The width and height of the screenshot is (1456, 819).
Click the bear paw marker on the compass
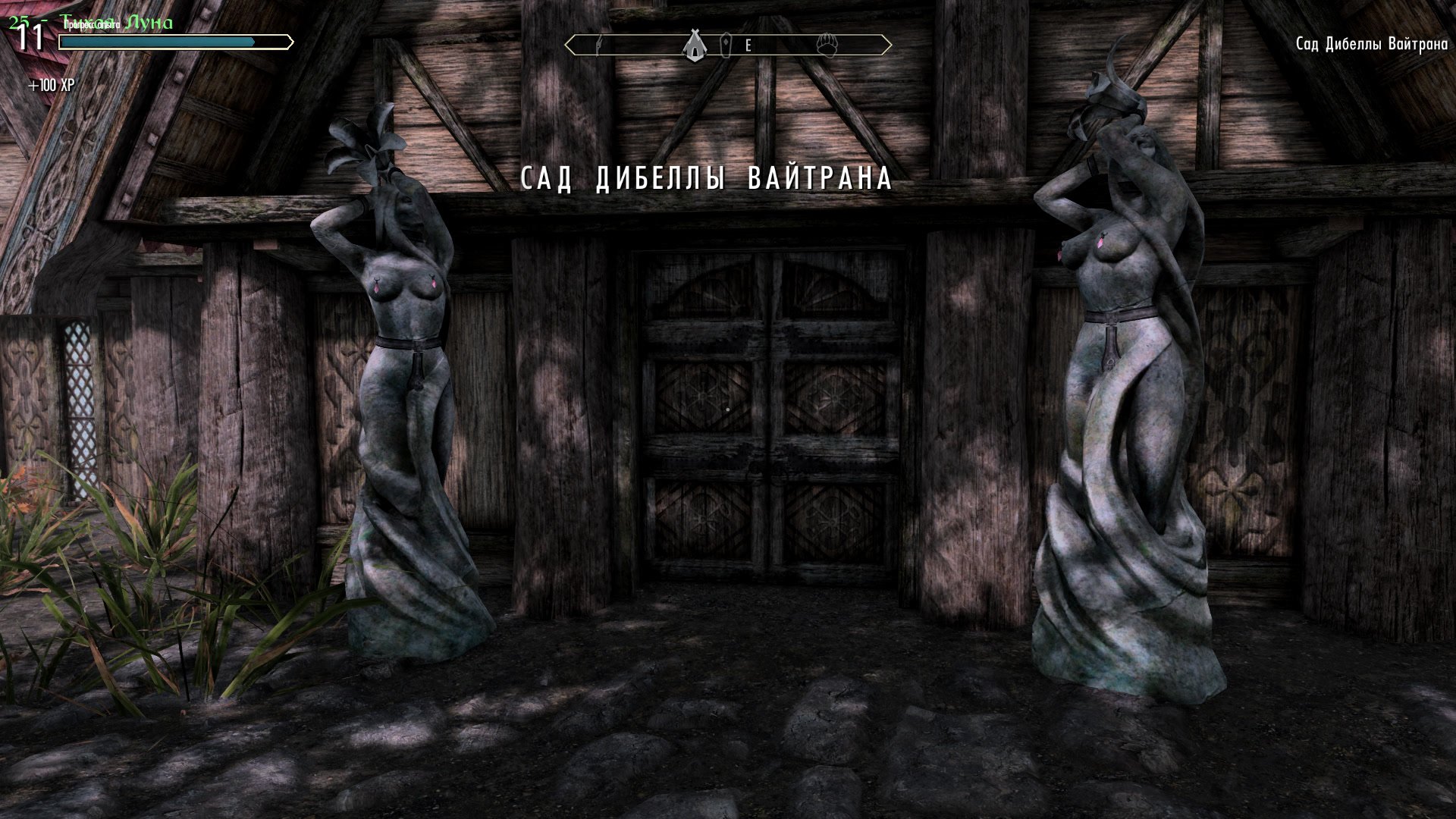828,44
